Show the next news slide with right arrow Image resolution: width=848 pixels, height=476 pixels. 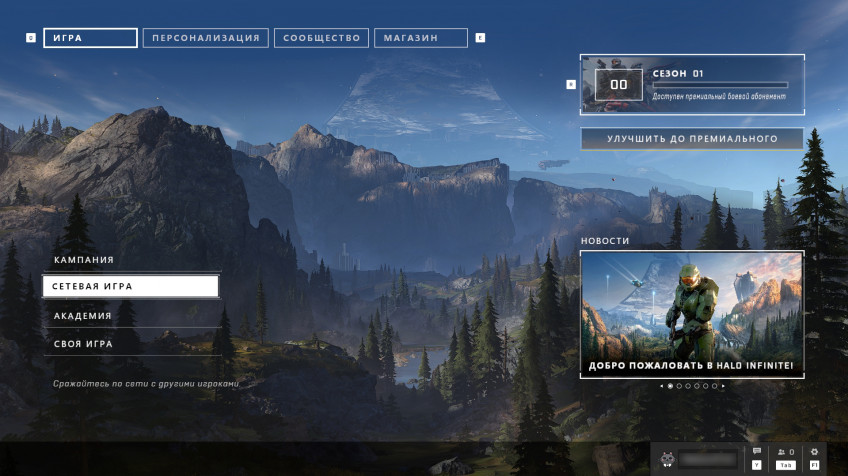[x=724, y=385]
